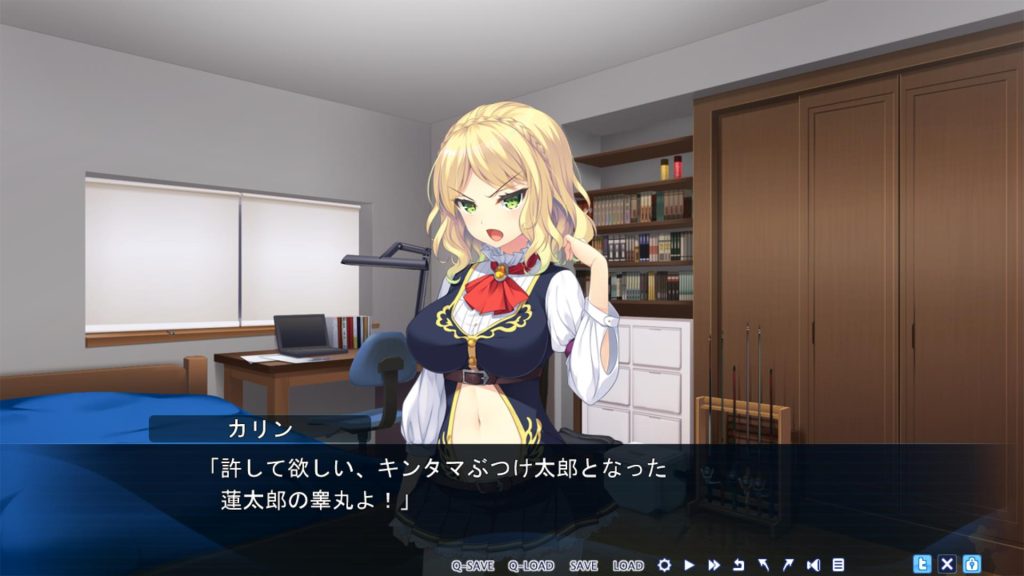Click the curved return arrow icon
Image resolution: width=1024 pixels, height=576 pixels.
(x=739, y=565)
